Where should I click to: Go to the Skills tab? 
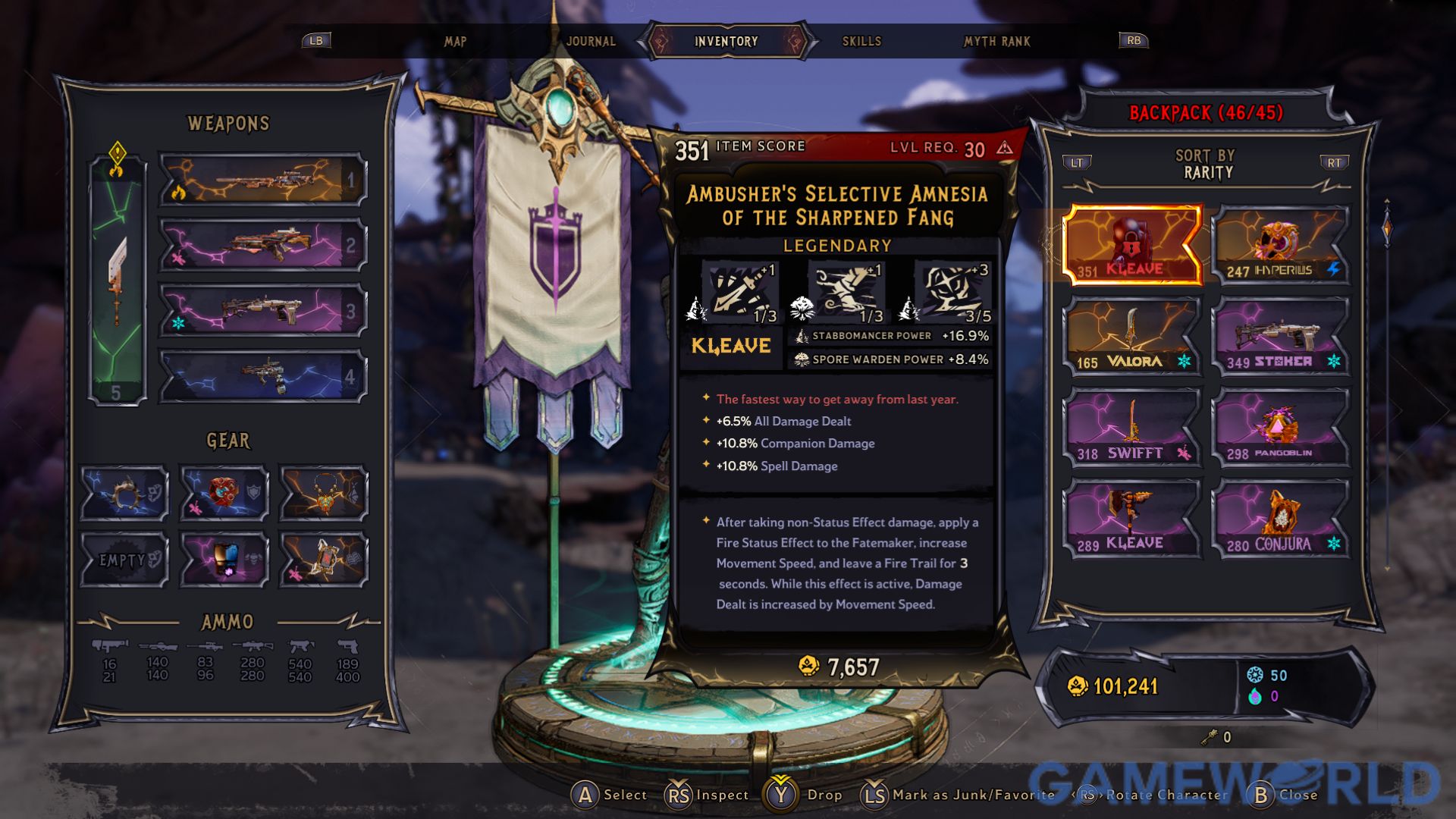click(861, 41)
